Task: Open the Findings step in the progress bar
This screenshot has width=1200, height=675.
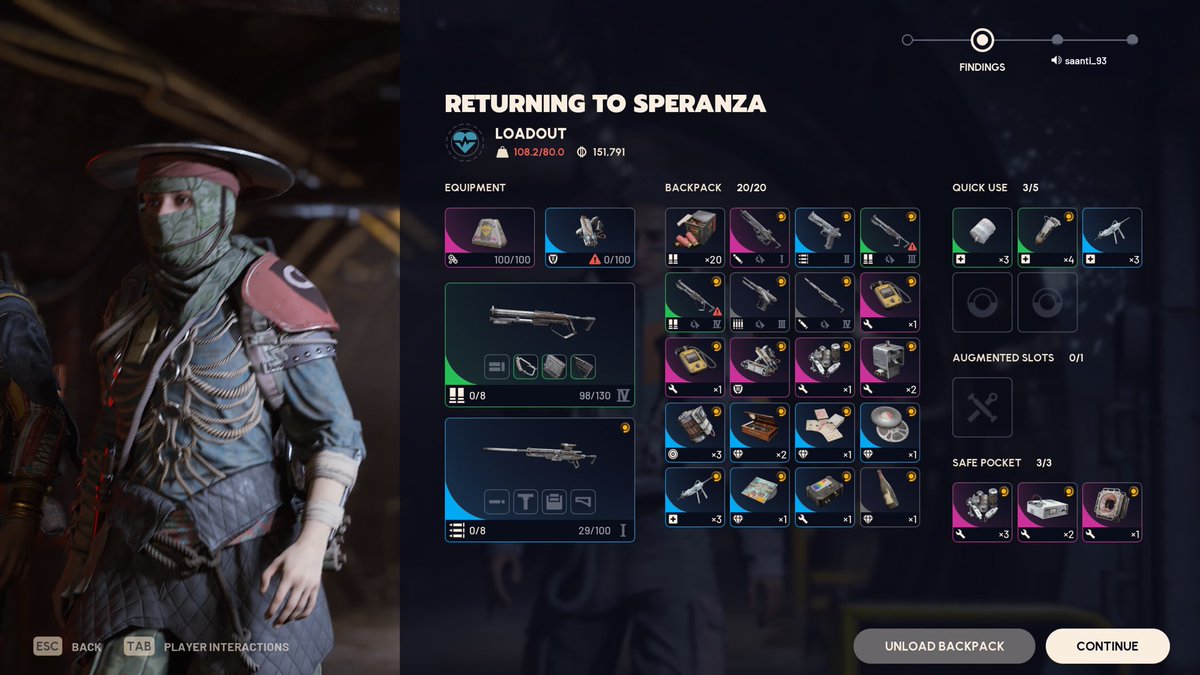Action: point(982,41)
